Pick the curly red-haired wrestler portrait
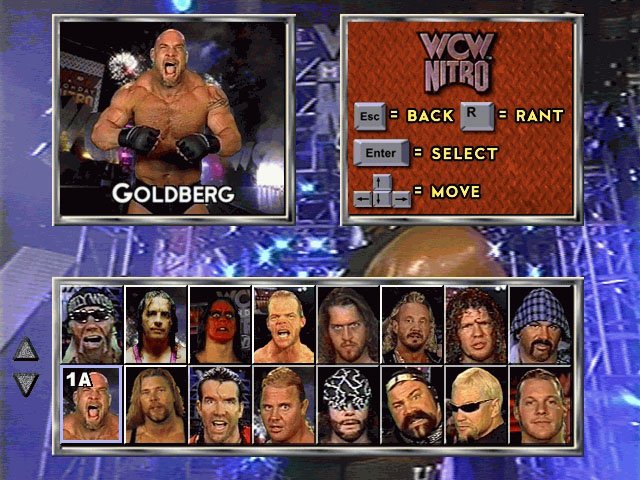The width and height of the screenshot is (640, 480). 476,325
